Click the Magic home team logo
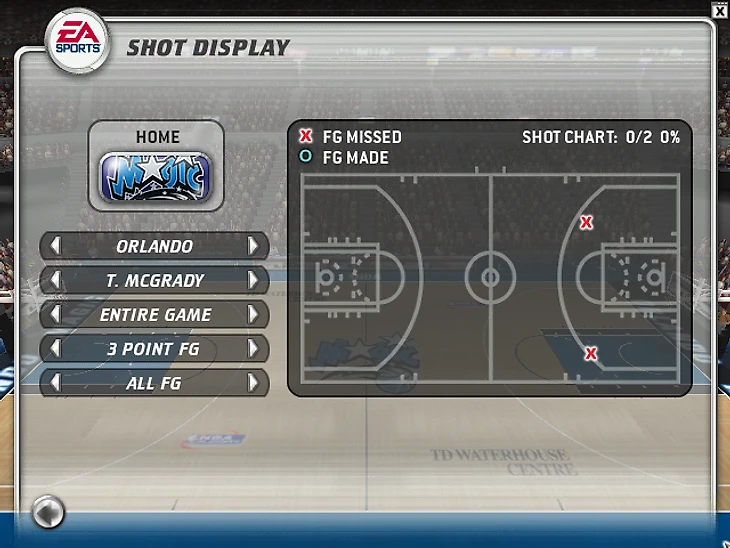Viewport: 730px width, 548px height. pyautogui.click(x=155, y=177)
